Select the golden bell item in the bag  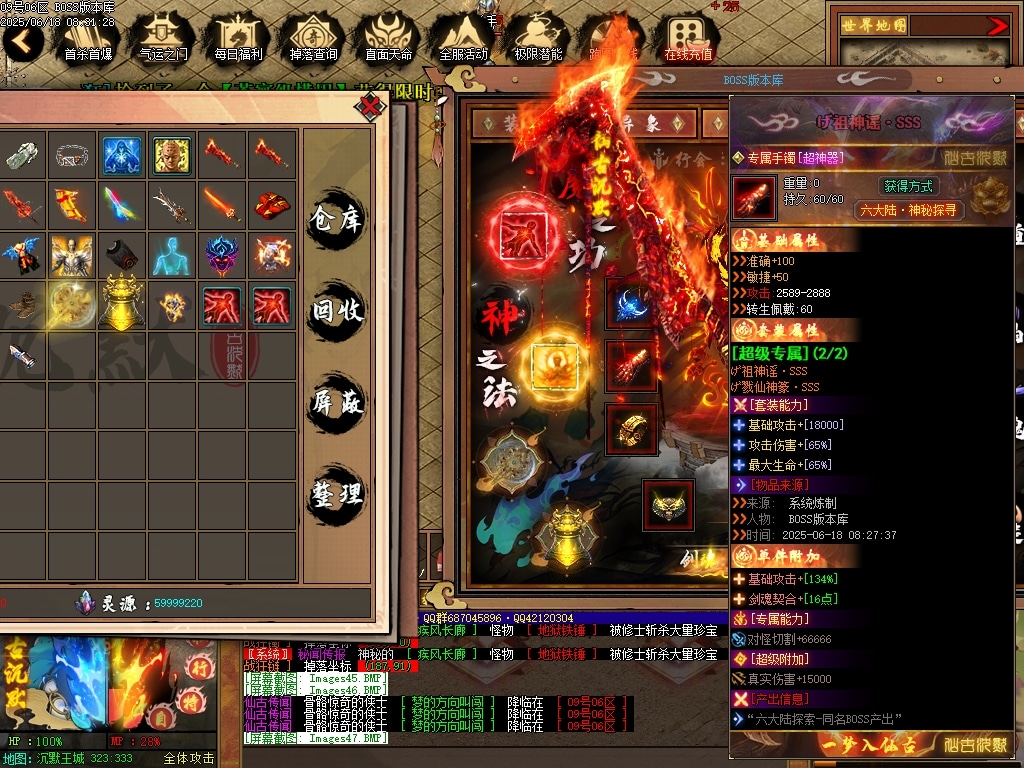point(122,305)
